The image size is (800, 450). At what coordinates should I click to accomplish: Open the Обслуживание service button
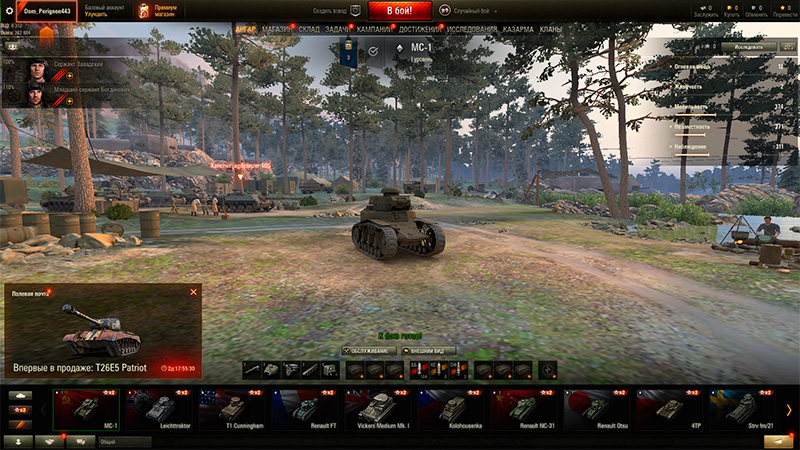click(369, 351)
